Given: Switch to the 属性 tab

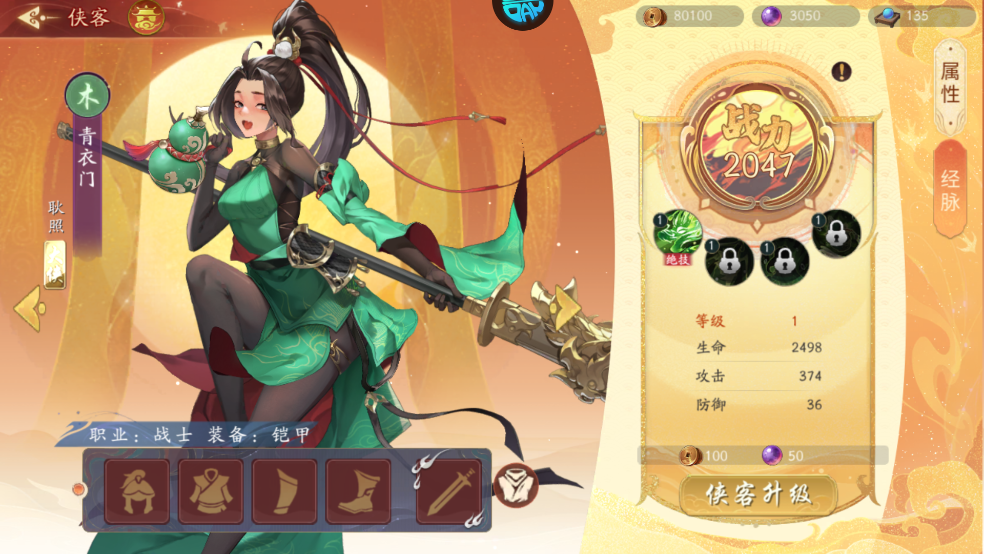Looking at the screenshot, I should [x=950, y=83].
